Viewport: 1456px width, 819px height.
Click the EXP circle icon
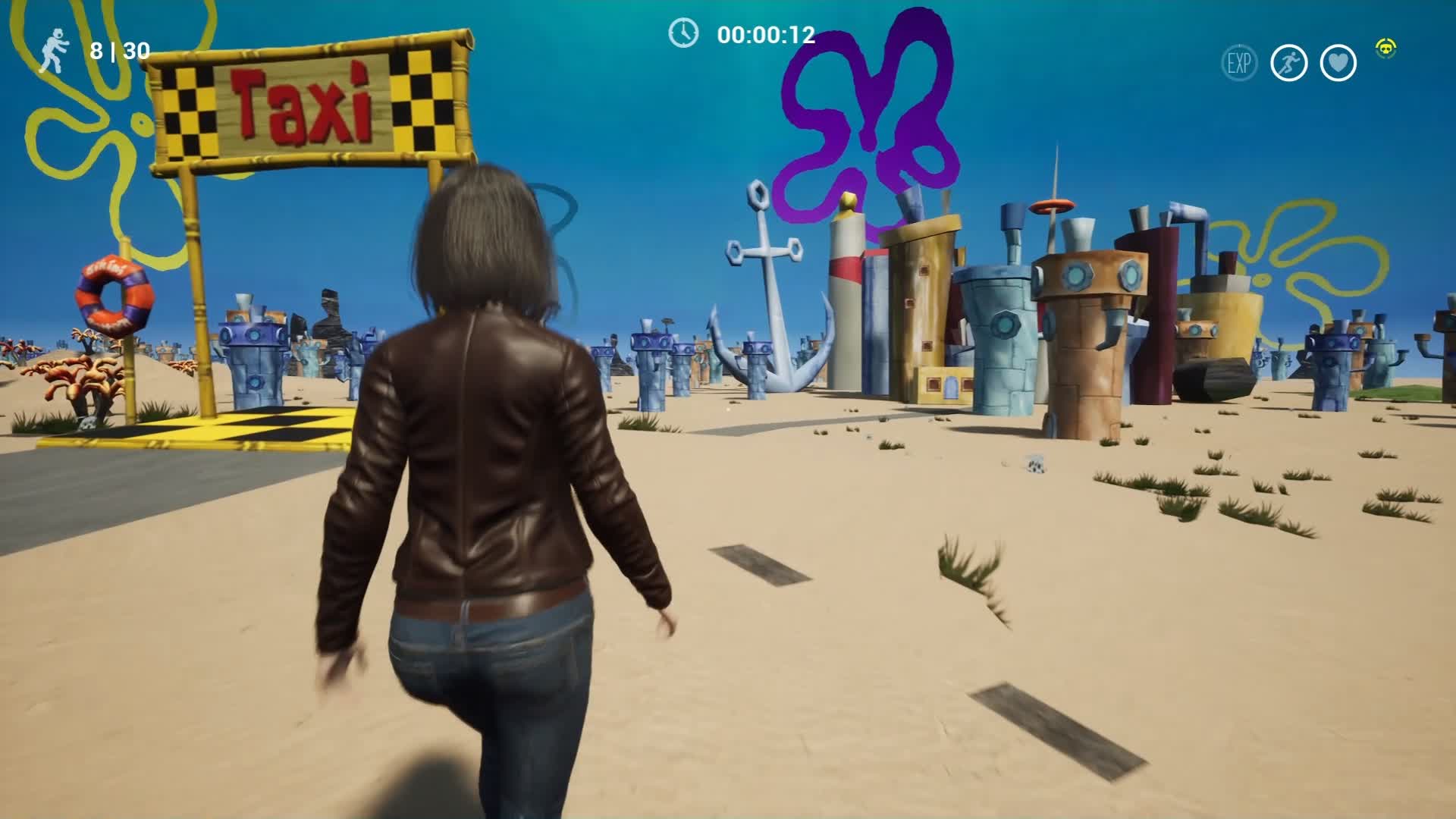pos(1239,63)
